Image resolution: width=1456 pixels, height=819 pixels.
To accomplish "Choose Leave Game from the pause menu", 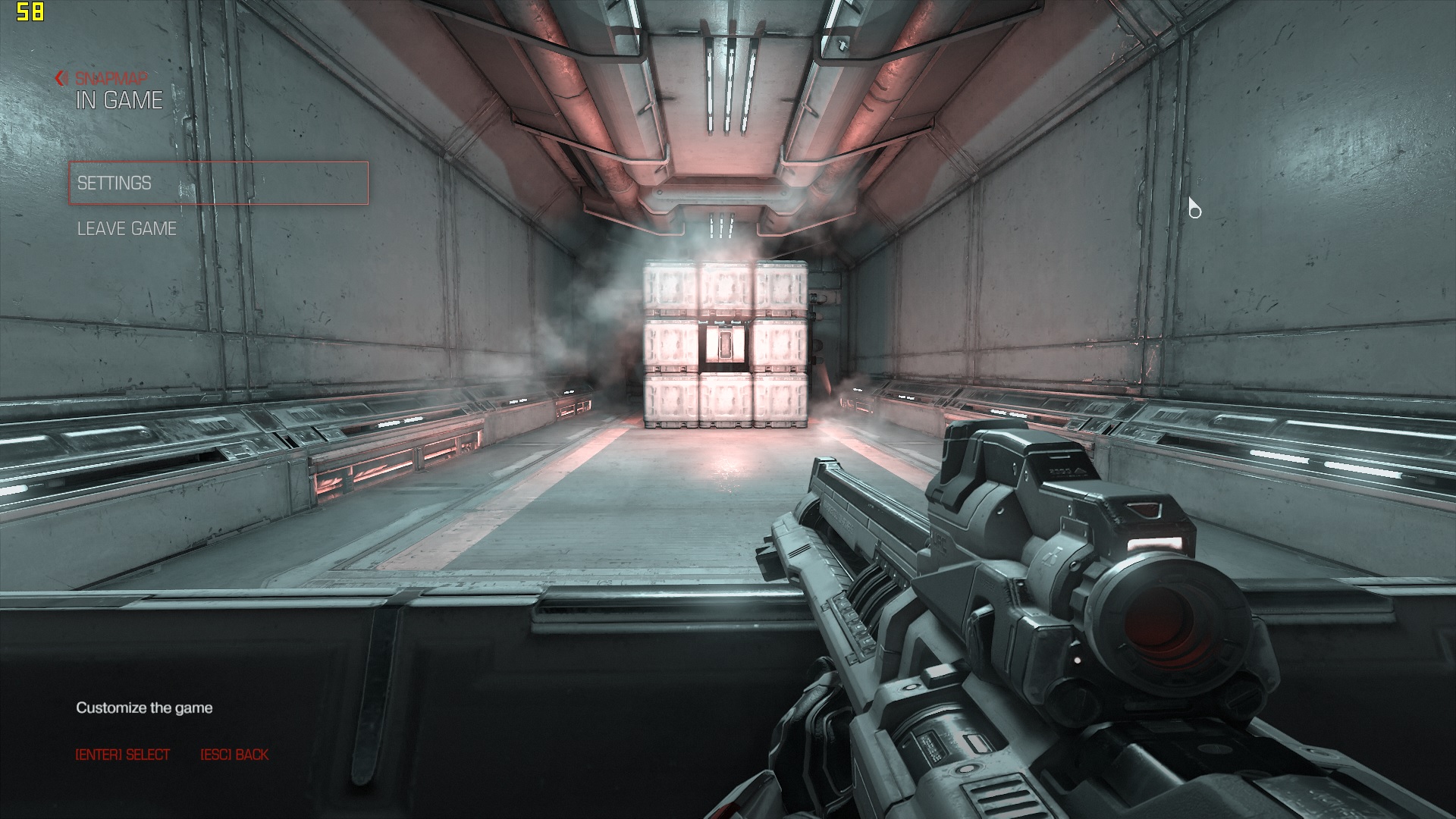I will point(127,228).
